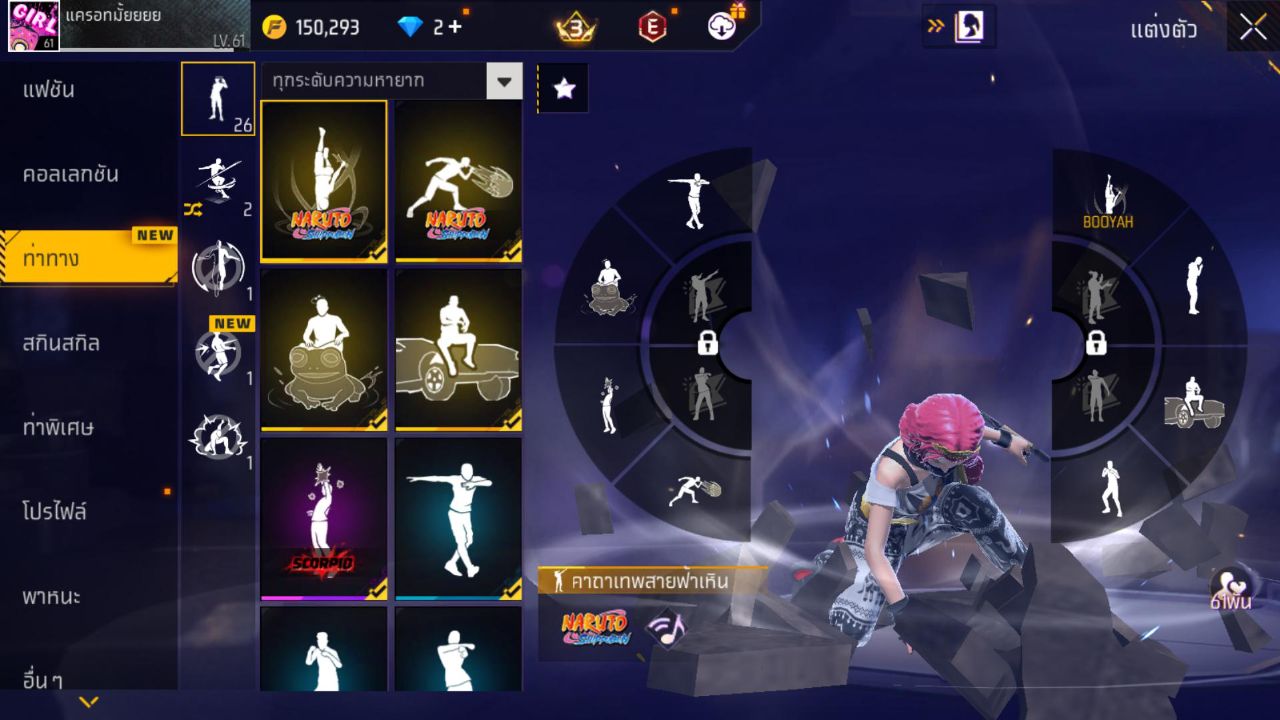Image resolution: width=1280 pixels, height=720 pixels.
Task: Open the ทุกระดับความหายาก rarity dropdown
Action: pyautogui.click(x=390, y=81)
